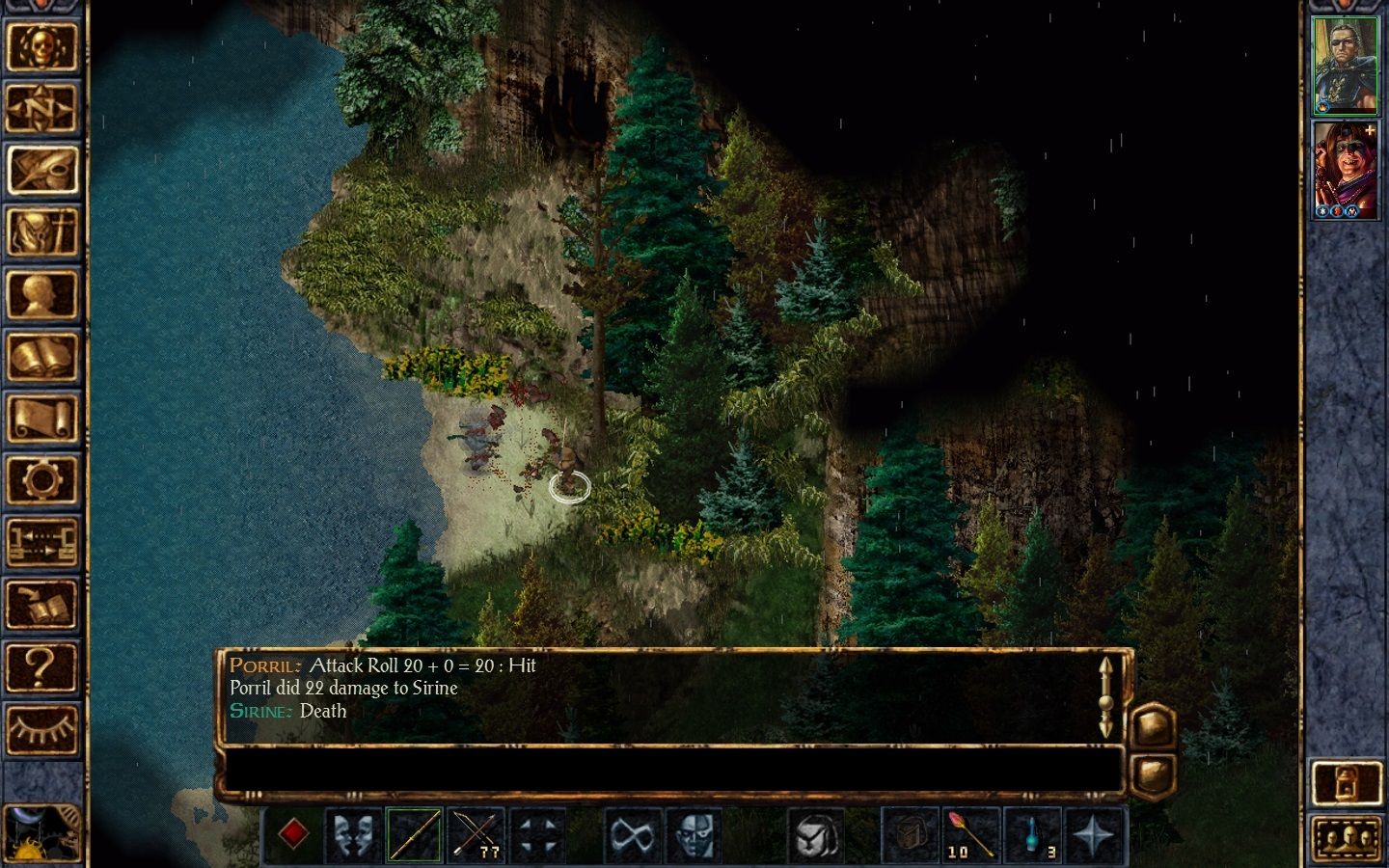The width and height of the screenshot is (1389, 868).
Task: Activate the star-shaped special abilities button
Action: point(1095,834)
